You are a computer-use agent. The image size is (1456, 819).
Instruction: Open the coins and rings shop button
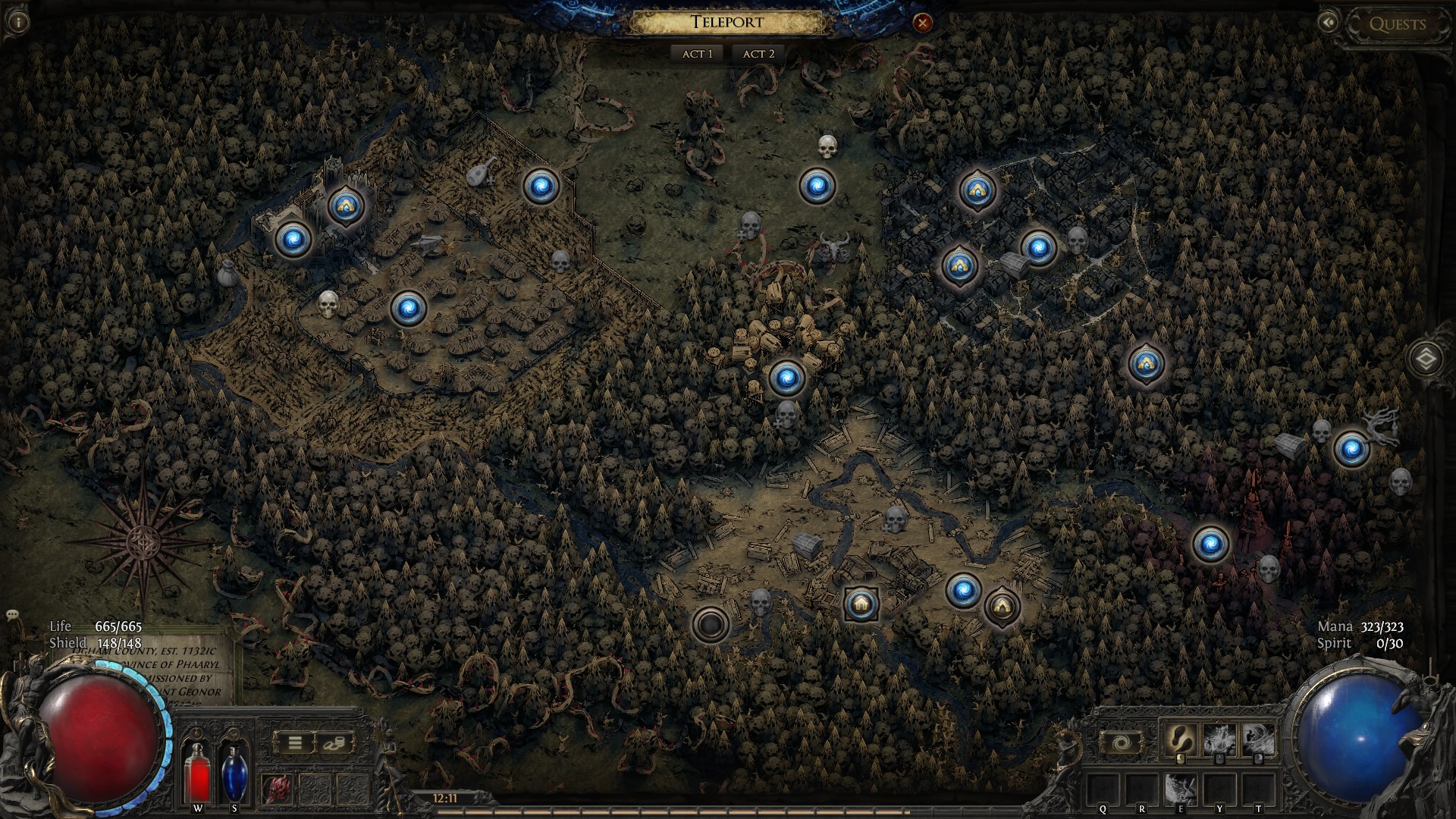(334, 742)
